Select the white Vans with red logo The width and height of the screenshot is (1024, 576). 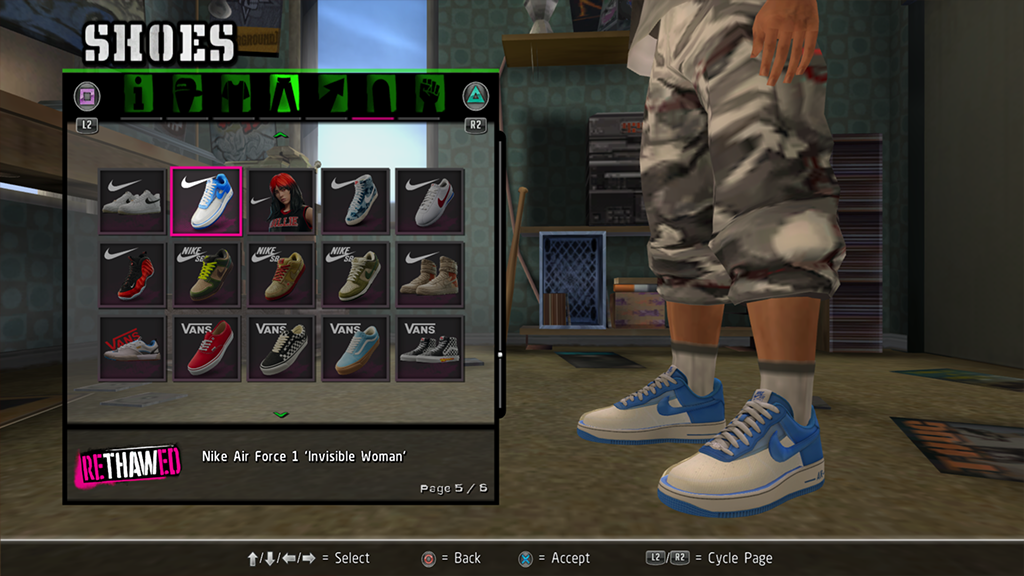[x=132, y=348]
